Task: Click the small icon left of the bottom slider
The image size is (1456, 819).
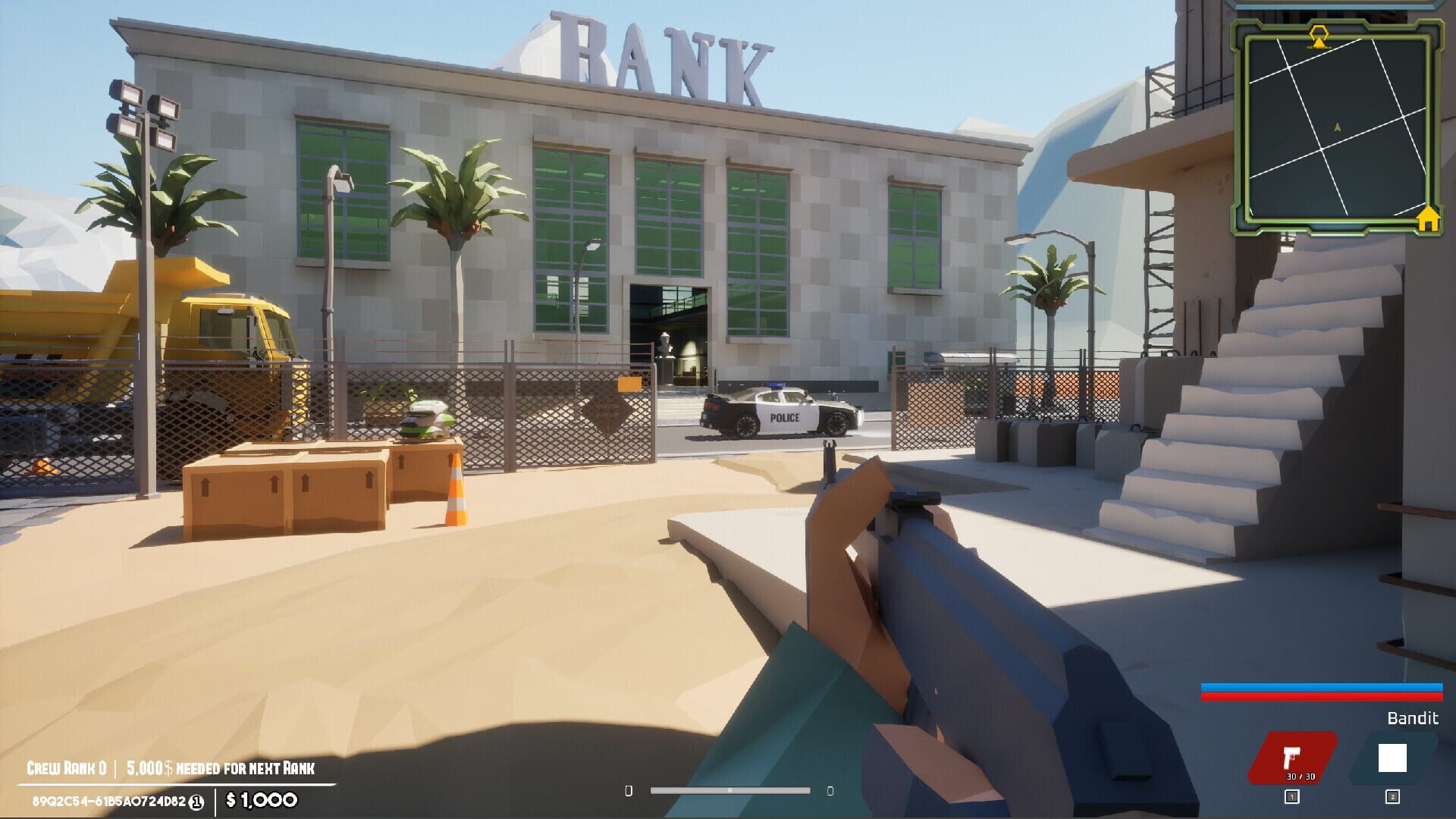Action: click(x=629, y=790)
